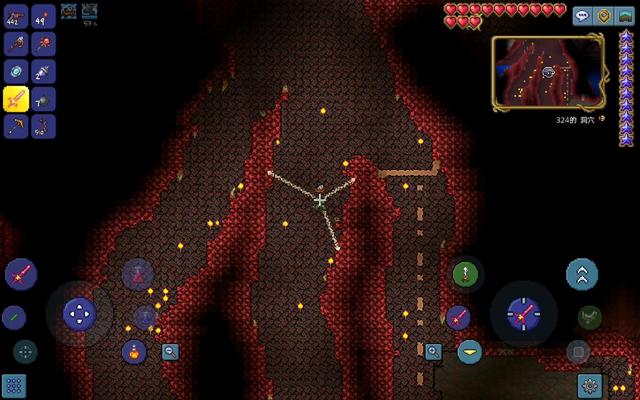Tap the sword attack aiming joystick
The height and width of the screenshot is (400, 640).
(x=522, y=314)
